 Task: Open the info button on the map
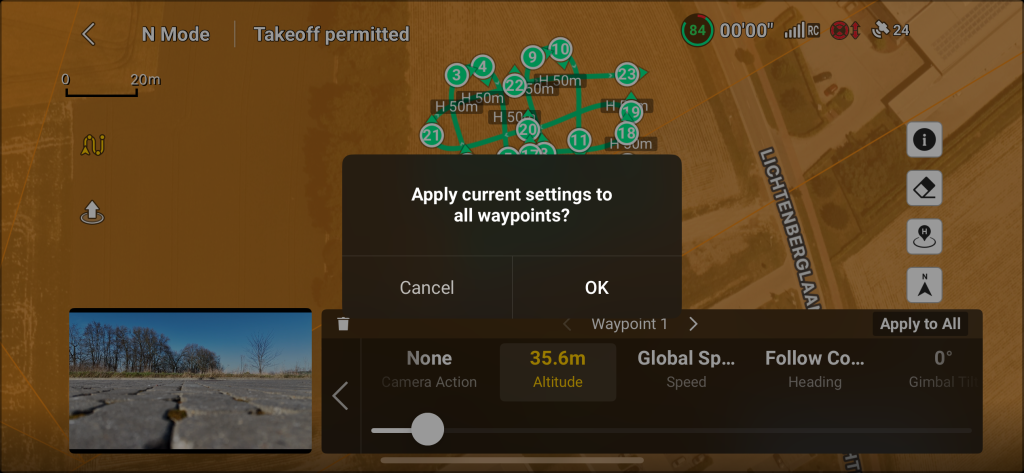(x=924, y=140)
